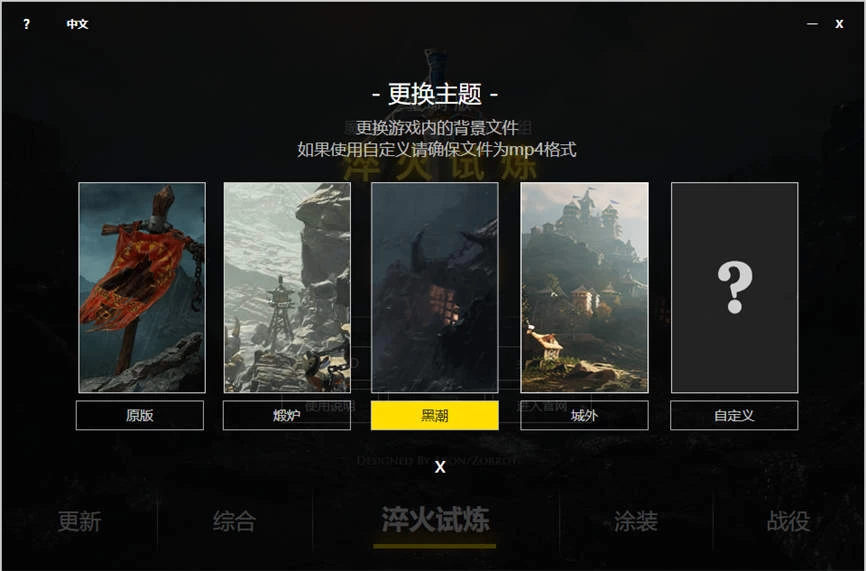Switch to the 淬火试炼 tab
Viewport: 866px width, 571px height.
point(435,519)
